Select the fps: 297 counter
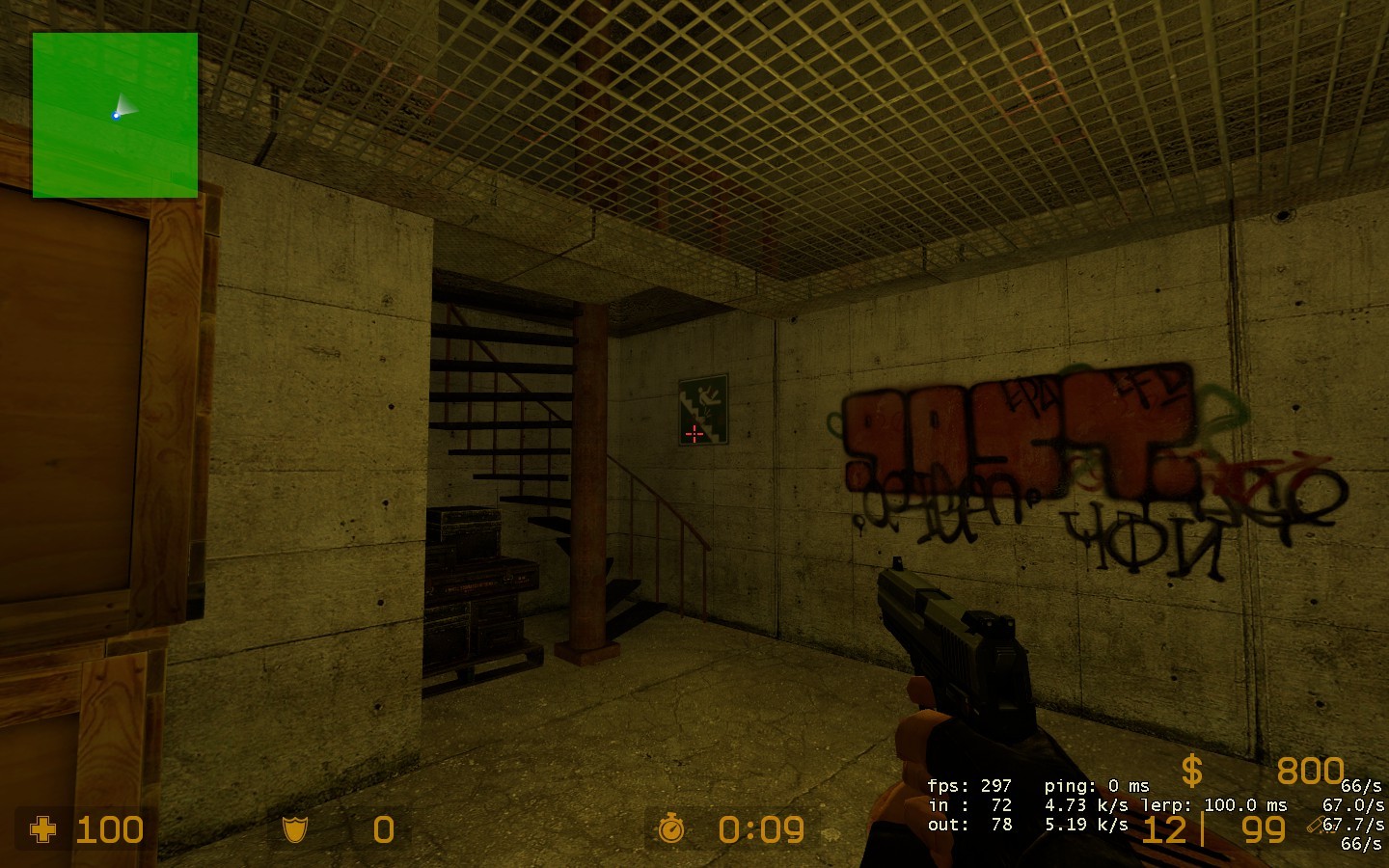This screenshot has width=1389, height=868. 969,787
